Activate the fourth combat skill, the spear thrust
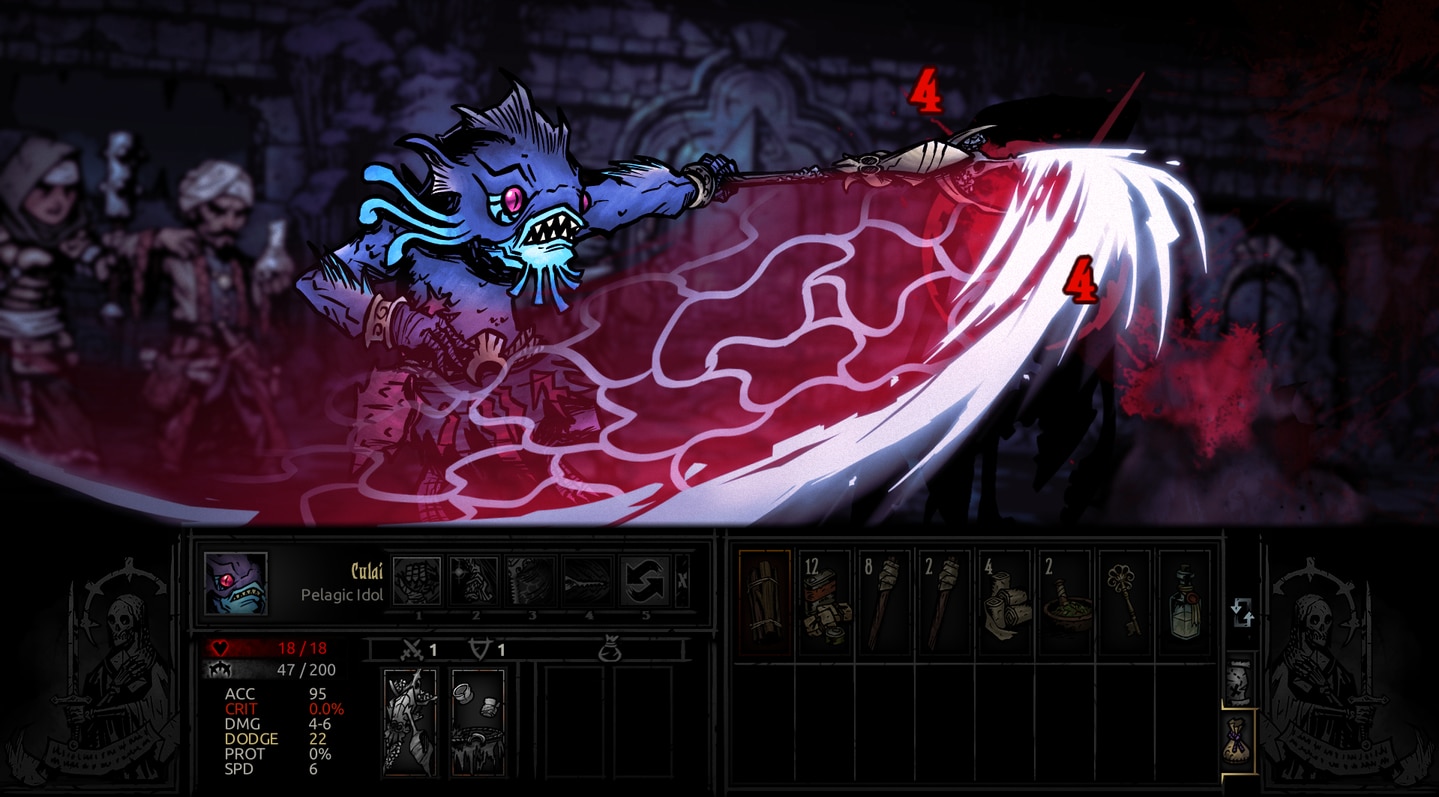 587,581
